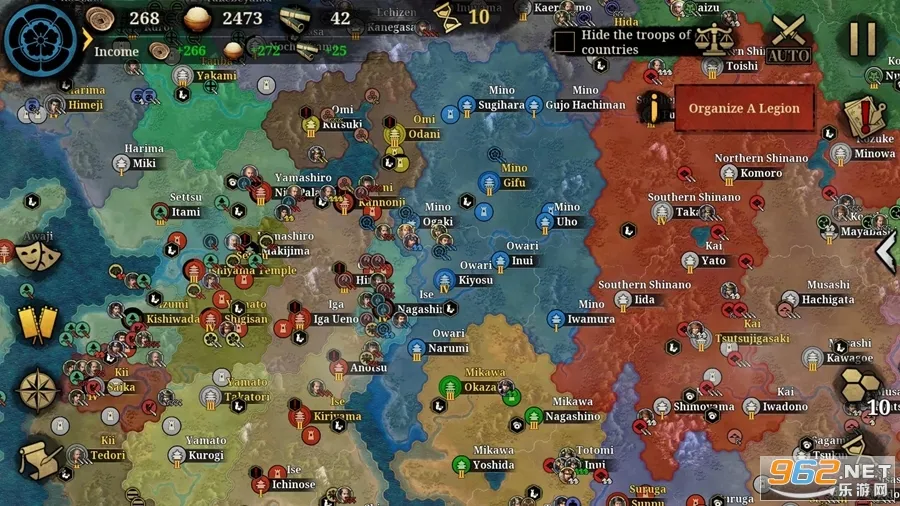Open the clan emblem menu
The width and height of the screenshot is (900, 506).
tap(41, 40)
